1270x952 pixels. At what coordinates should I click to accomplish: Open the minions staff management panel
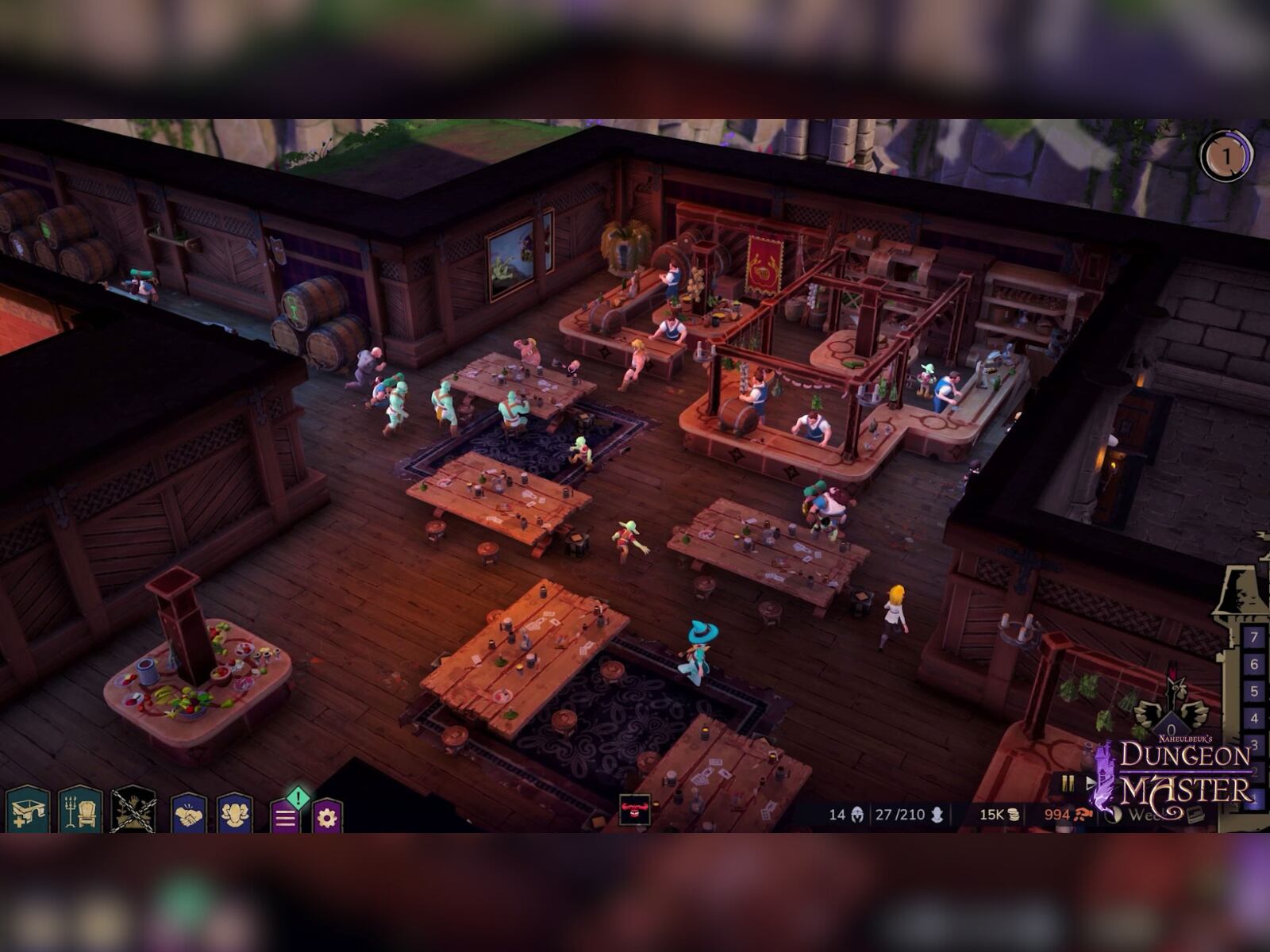click(x=235, y=812)
